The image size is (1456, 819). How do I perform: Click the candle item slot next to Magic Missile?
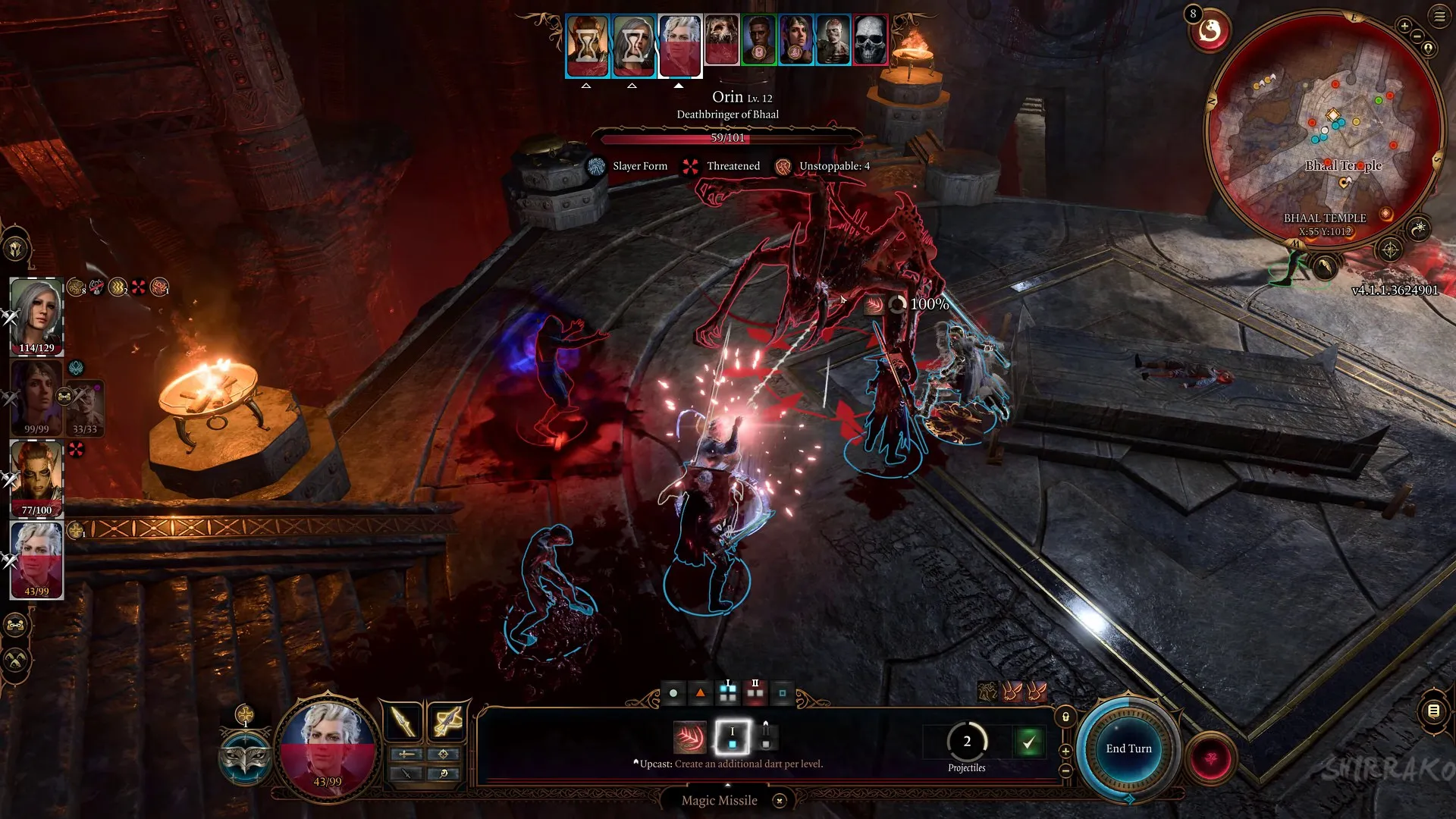point(767,737)
